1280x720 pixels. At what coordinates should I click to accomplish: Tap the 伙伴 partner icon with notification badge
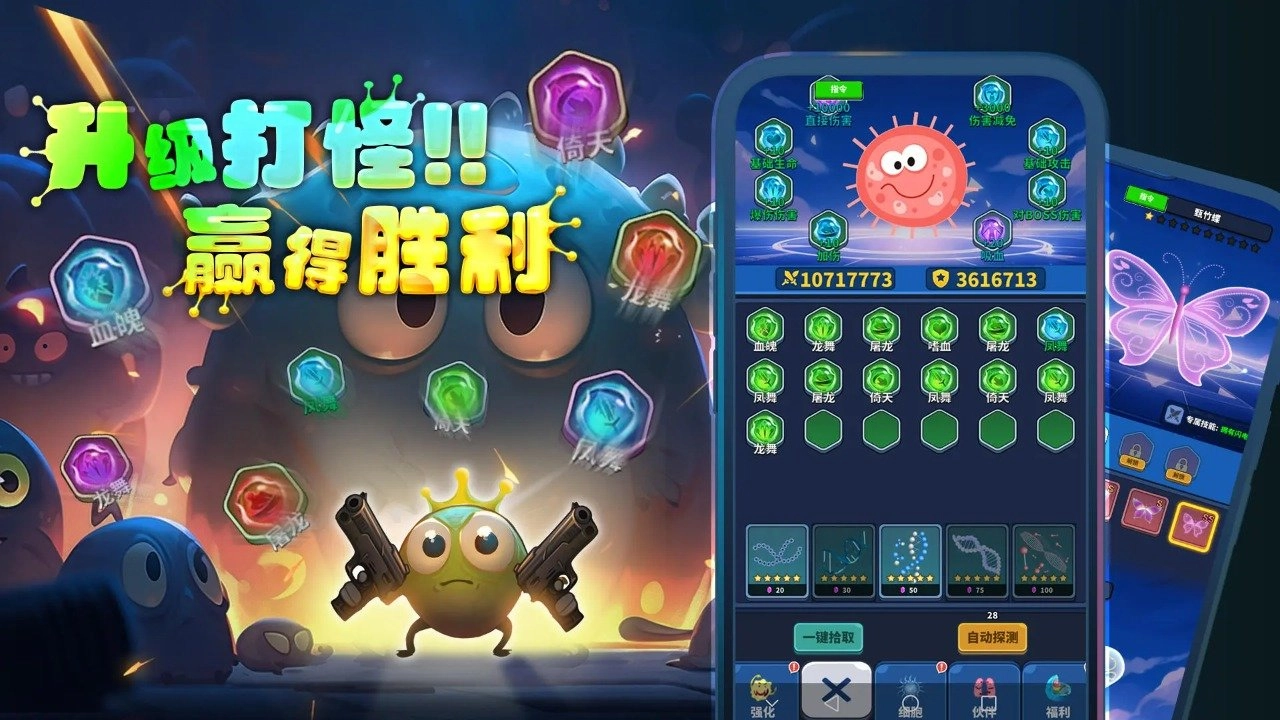click(982, 689)
